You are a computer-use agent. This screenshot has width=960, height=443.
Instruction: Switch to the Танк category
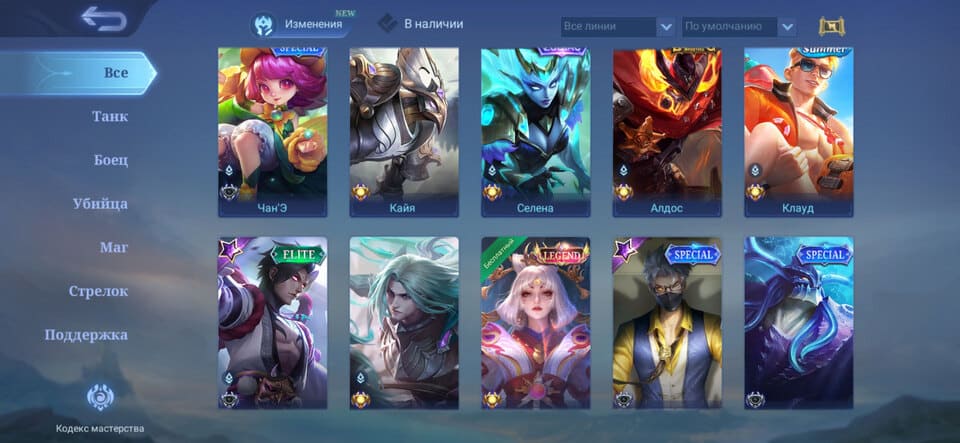110,117
